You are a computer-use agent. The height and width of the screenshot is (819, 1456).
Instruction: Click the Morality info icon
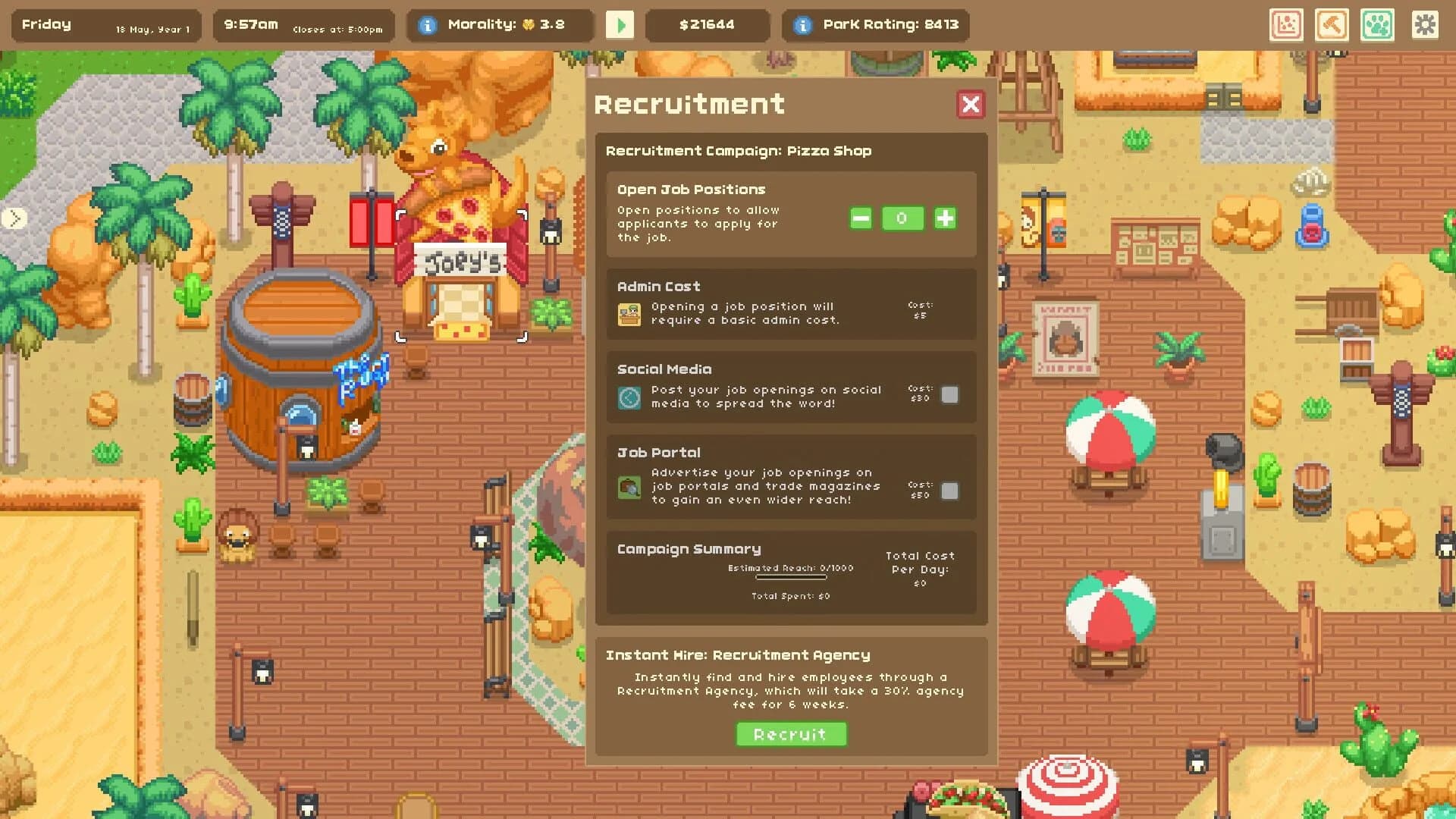(429, 24)
